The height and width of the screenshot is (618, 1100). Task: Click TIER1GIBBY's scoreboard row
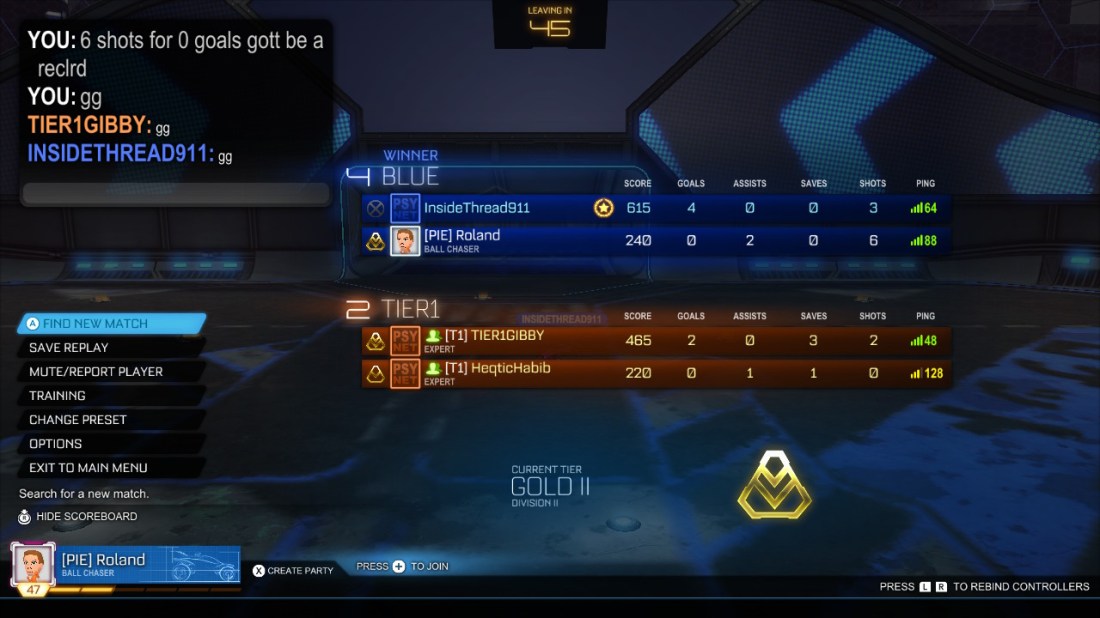click(655, 341)
